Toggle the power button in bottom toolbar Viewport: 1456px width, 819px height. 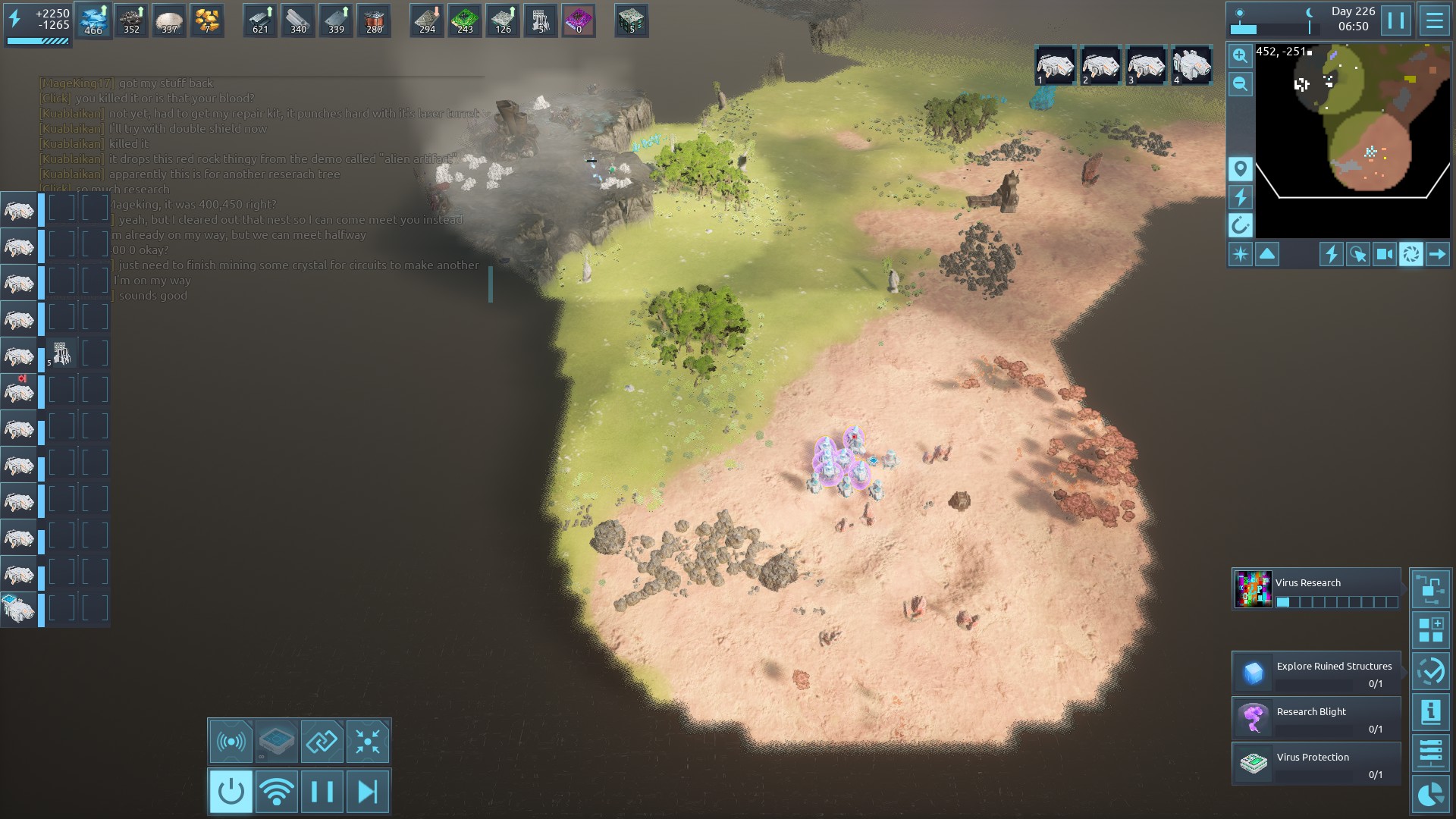point(231,792)
